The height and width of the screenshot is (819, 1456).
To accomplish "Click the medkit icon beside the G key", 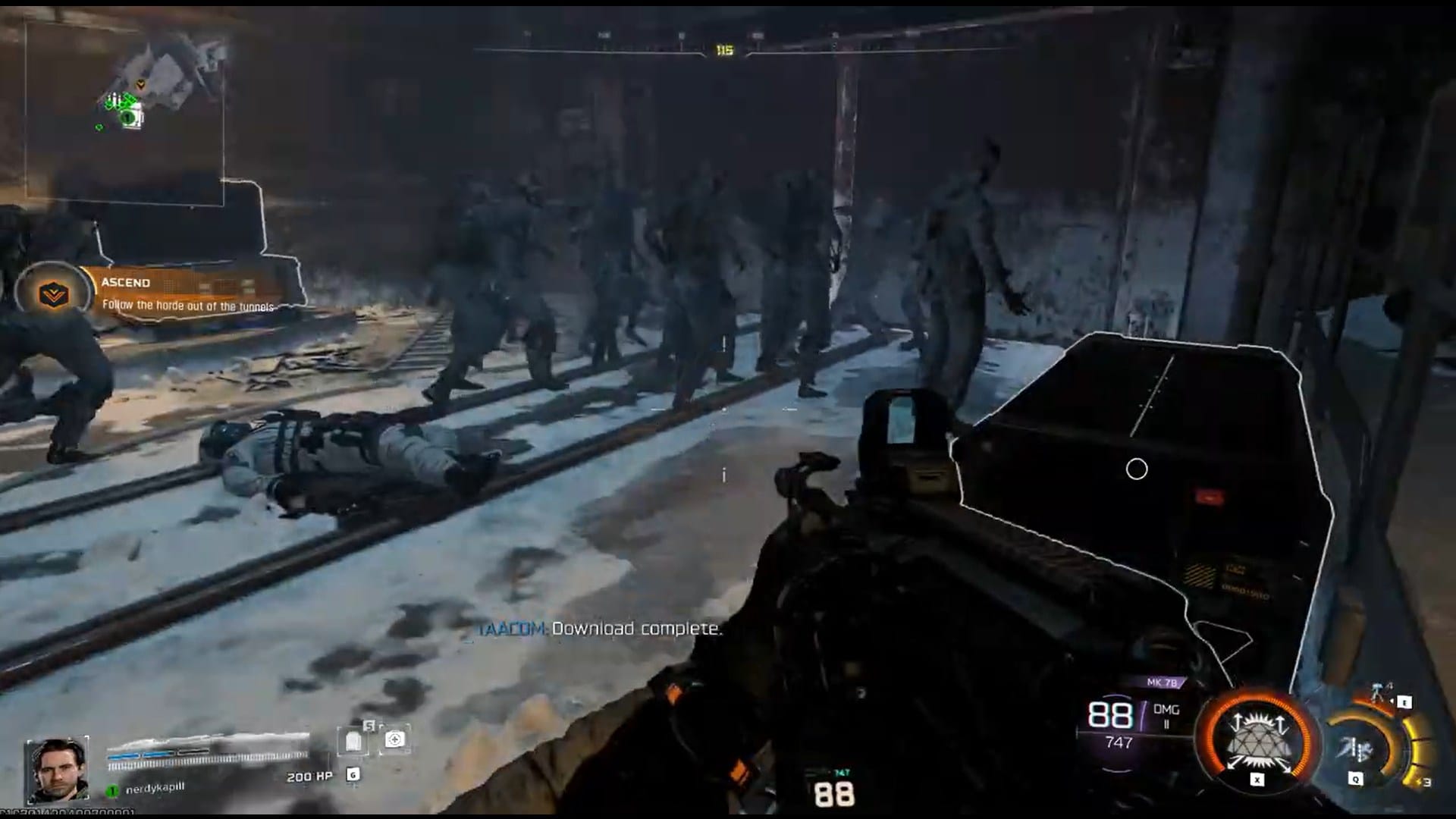I will (x=395, y=740).
